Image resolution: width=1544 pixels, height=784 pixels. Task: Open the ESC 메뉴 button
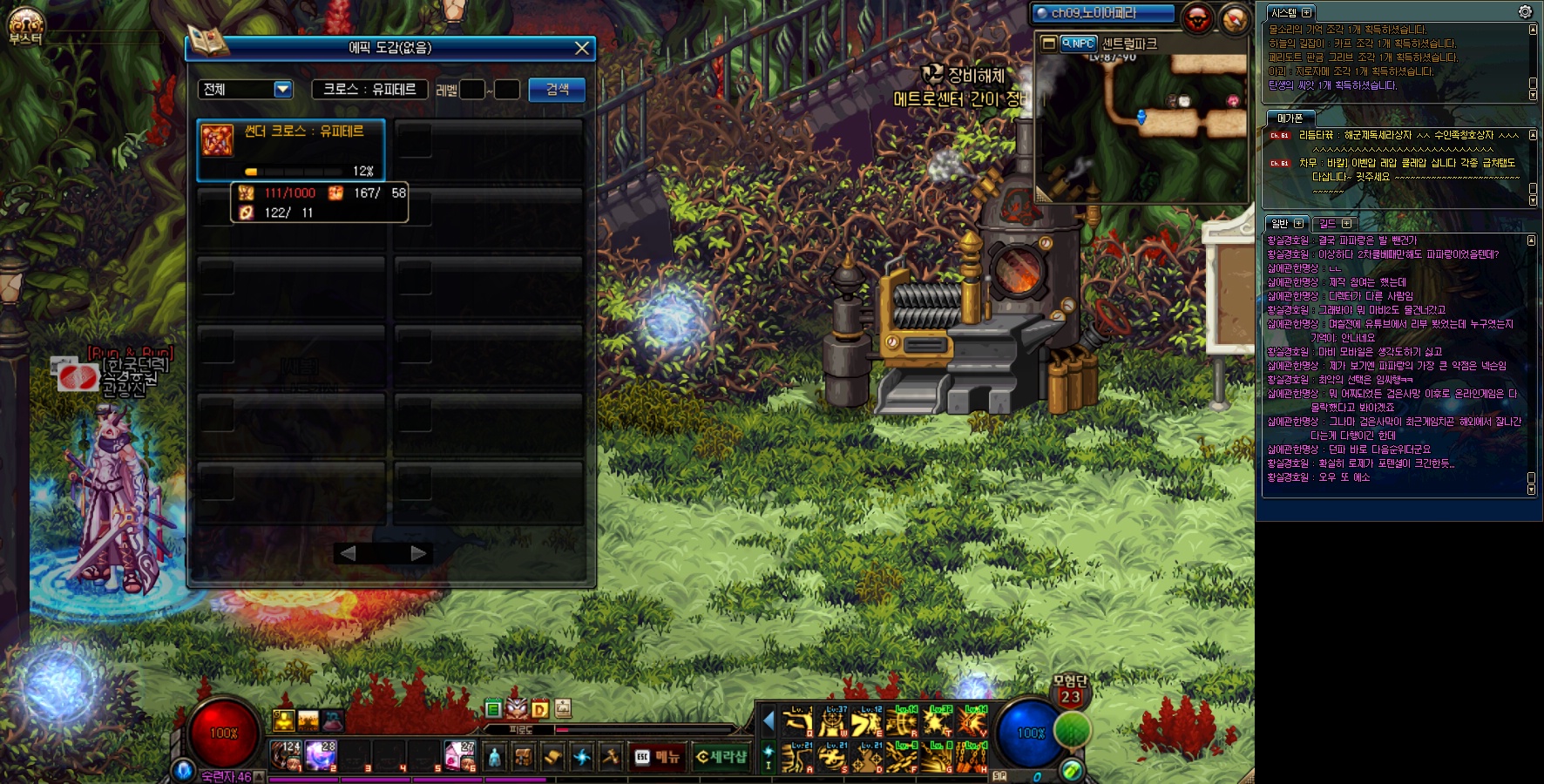(658, 757)
